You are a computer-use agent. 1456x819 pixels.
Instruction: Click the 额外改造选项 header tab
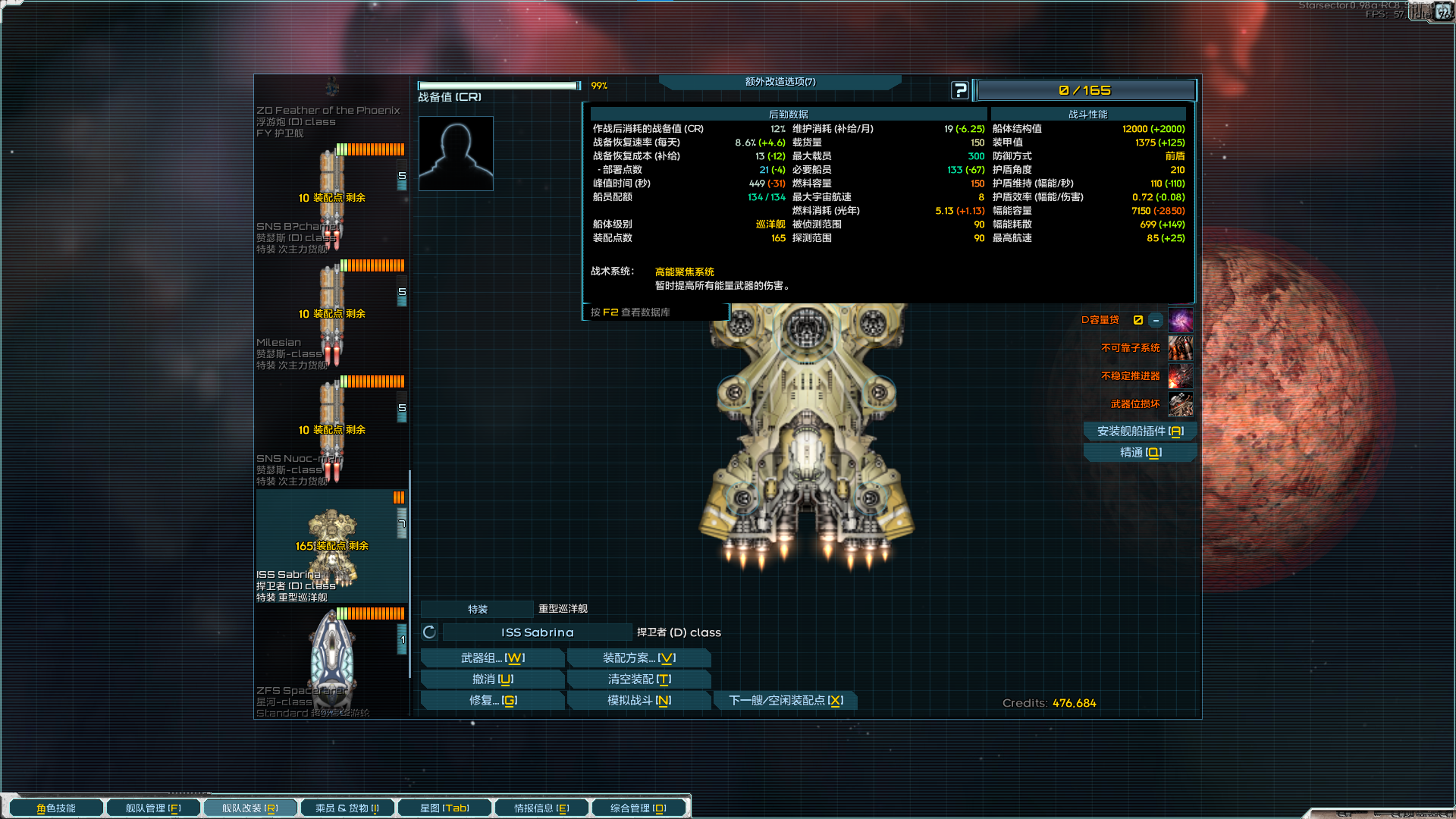pyautogui.click(x=780, y=82)
